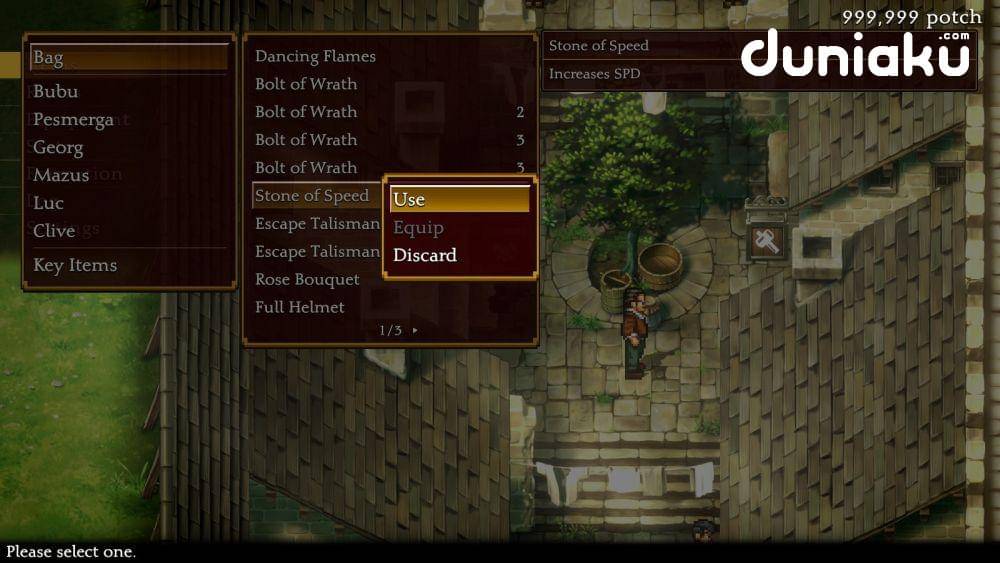Pick Georg in the party list

[x=58, y=147]
